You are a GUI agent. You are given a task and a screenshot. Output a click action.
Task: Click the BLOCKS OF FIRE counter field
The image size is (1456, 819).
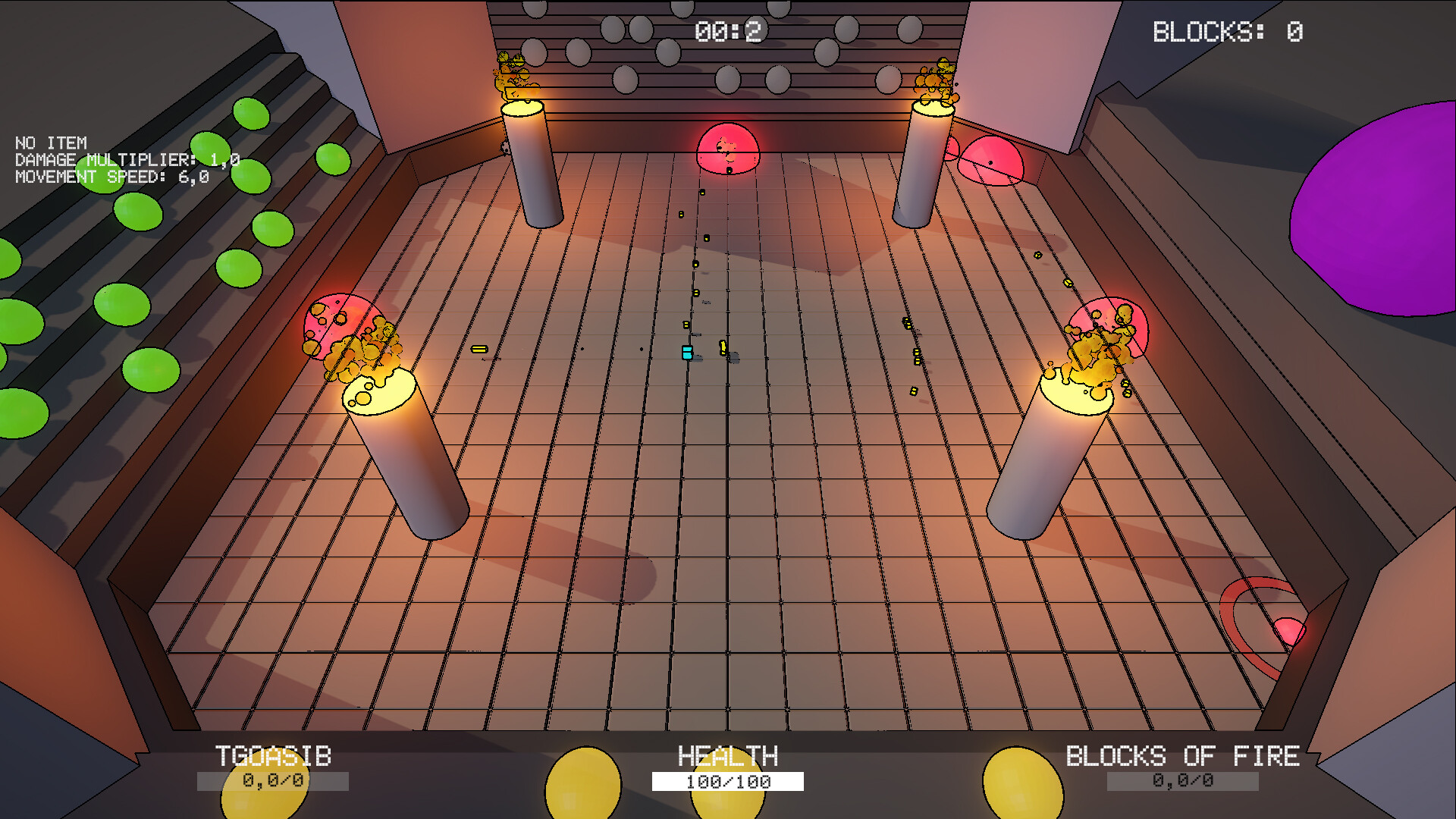click(x=1181, y=780)
